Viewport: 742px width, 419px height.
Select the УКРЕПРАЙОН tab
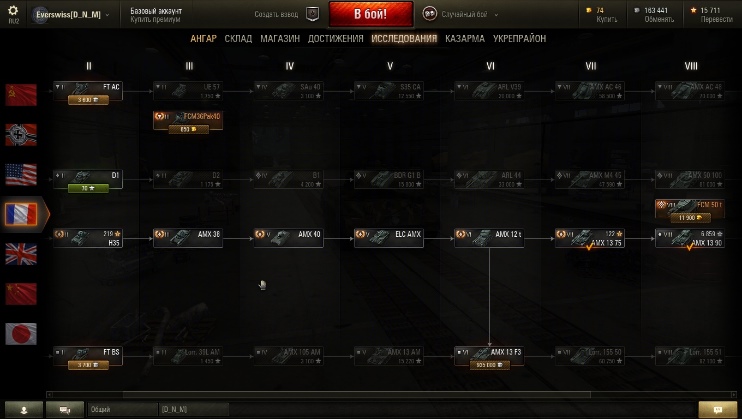520,39
